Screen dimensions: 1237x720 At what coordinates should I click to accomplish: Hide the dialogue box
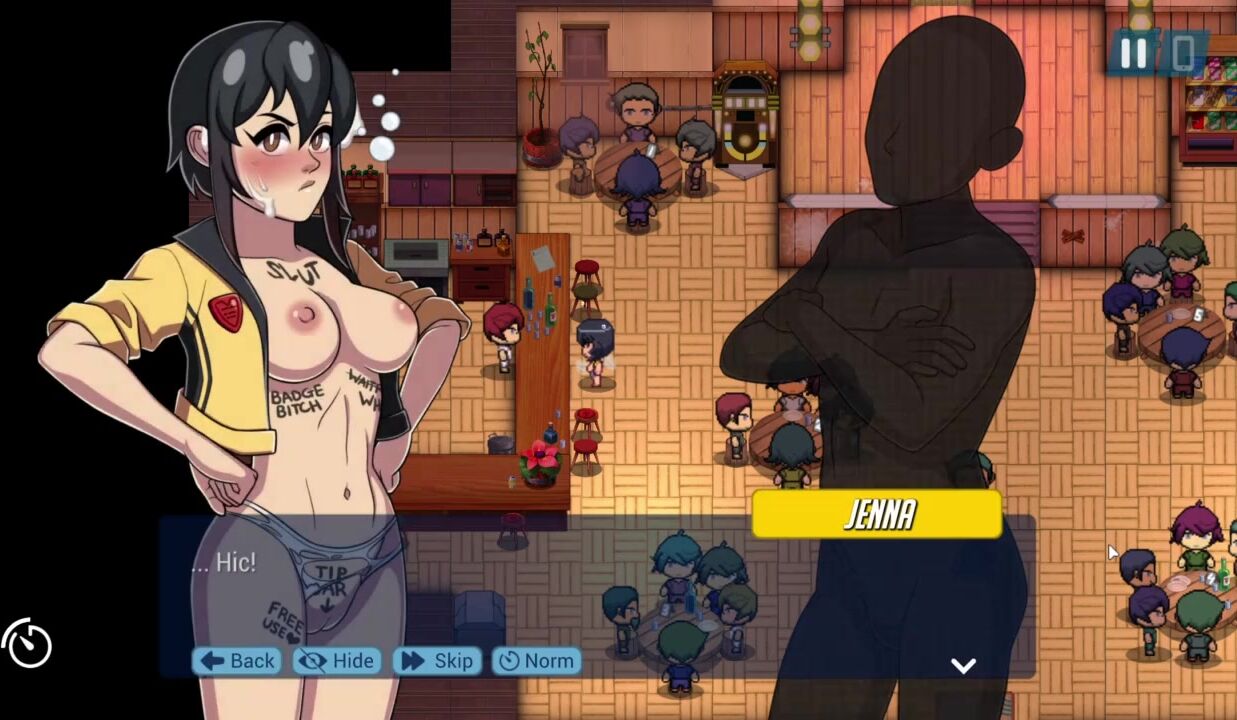337,660
